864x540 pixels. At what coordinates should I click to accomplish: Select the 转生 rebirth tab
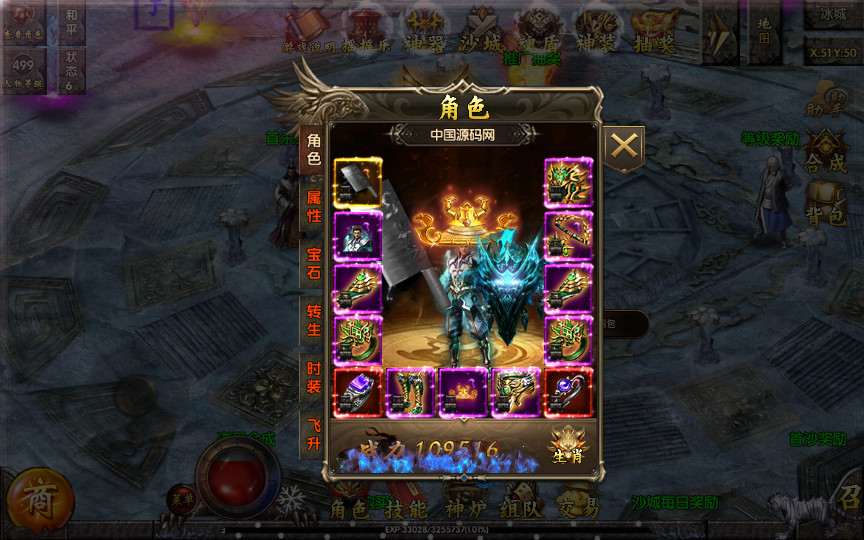313,320
